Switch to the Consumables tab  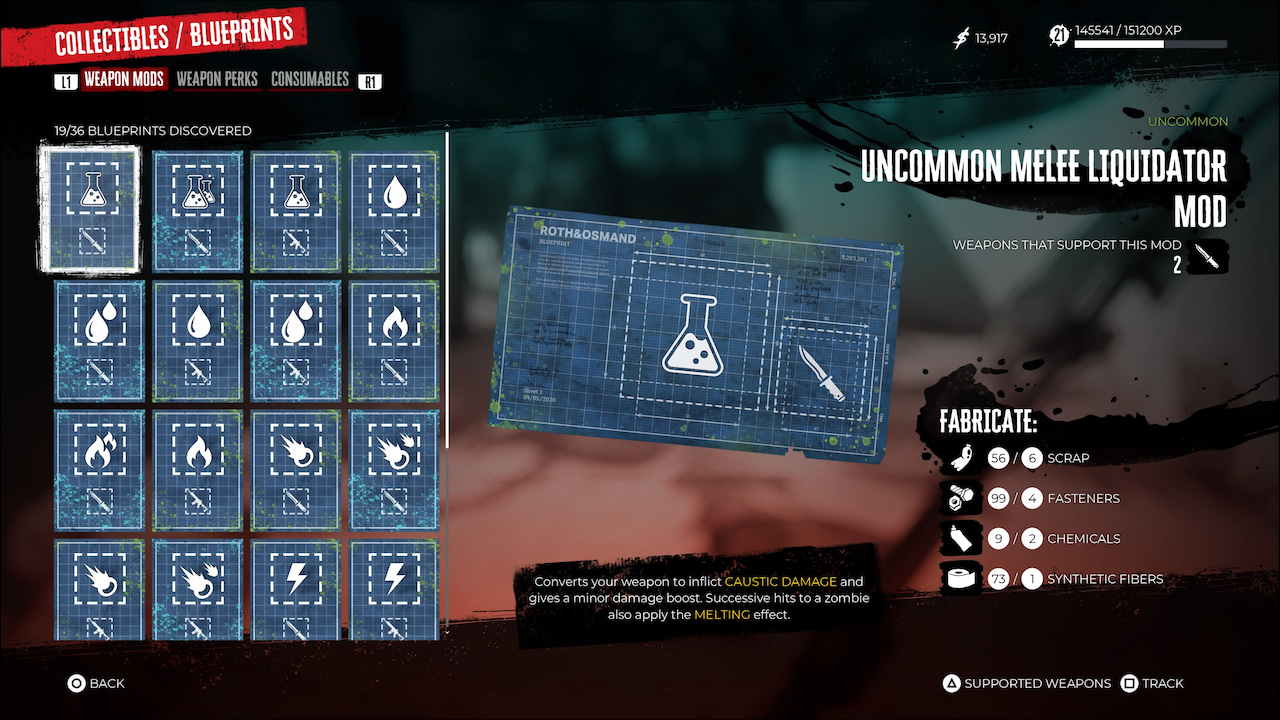click(310, 79)
